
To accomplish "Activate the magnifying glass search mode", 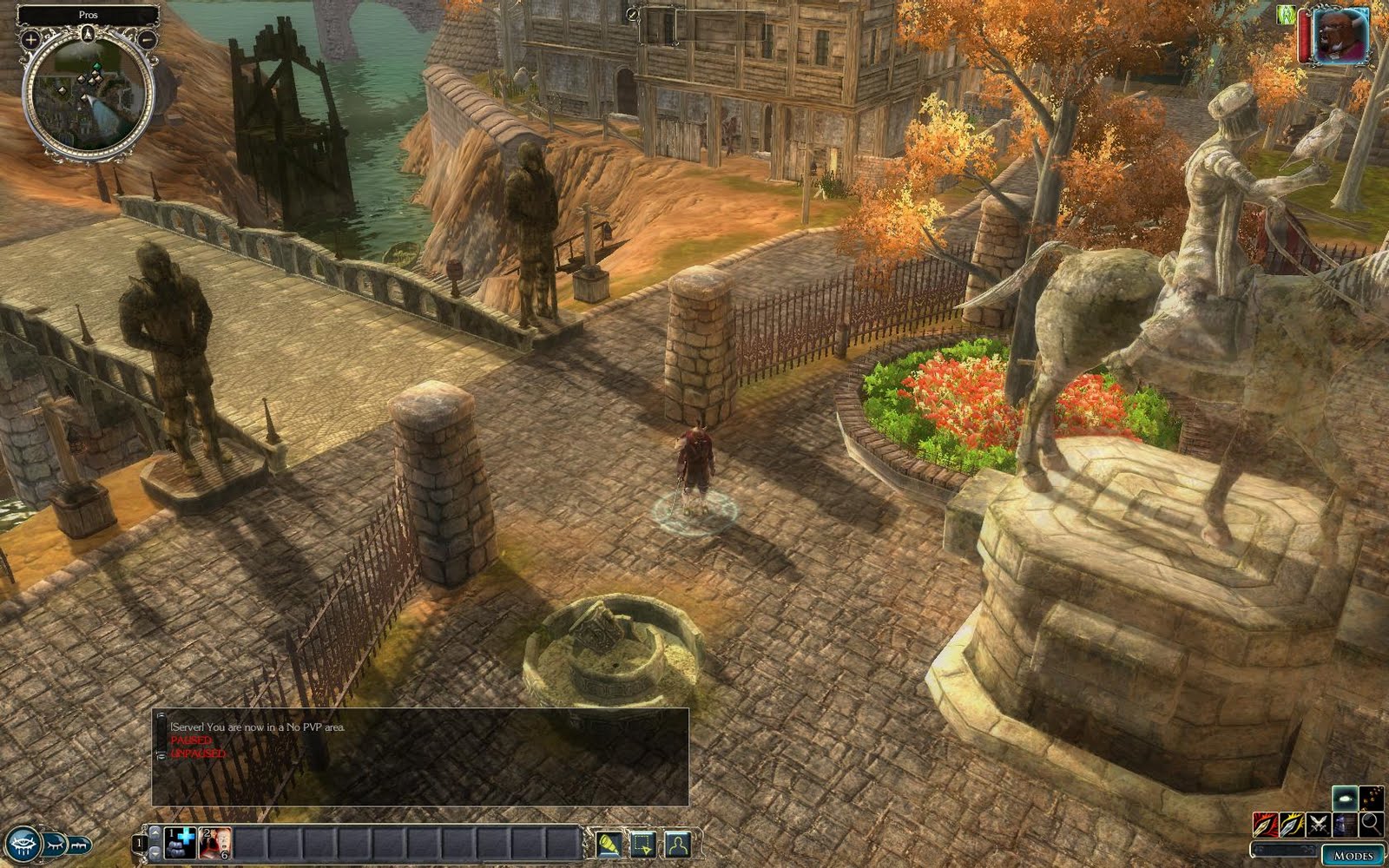I will pyautogui.click(x=1372, y=824).
